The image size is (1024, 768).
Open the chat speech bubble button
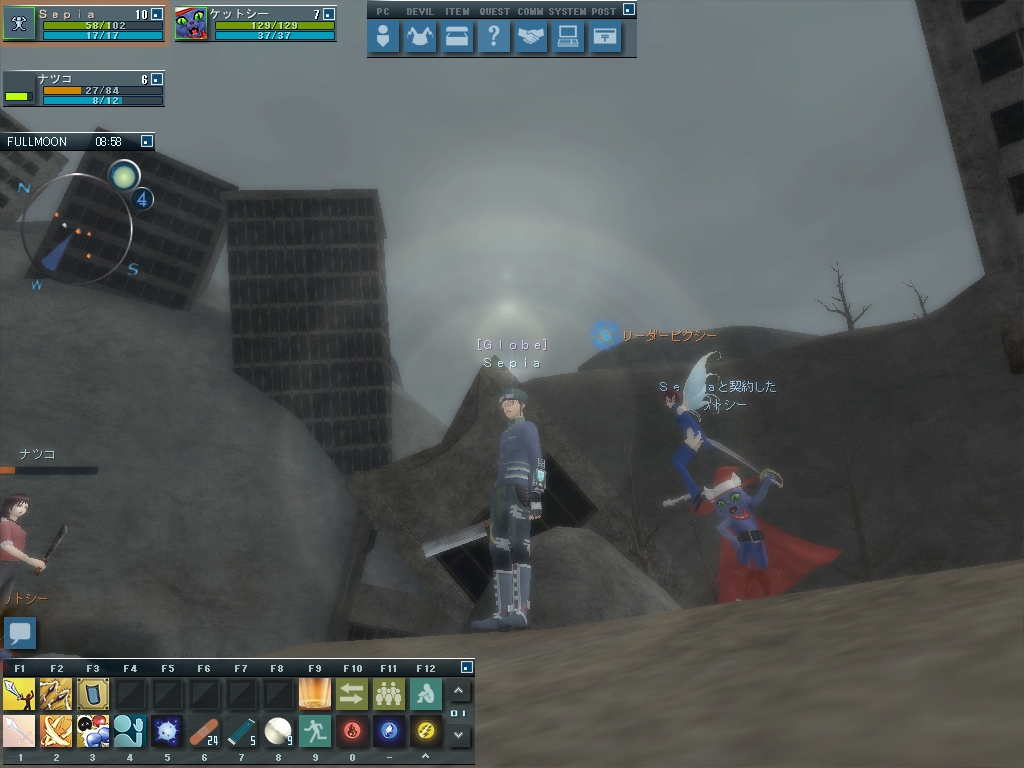[20, 632]
